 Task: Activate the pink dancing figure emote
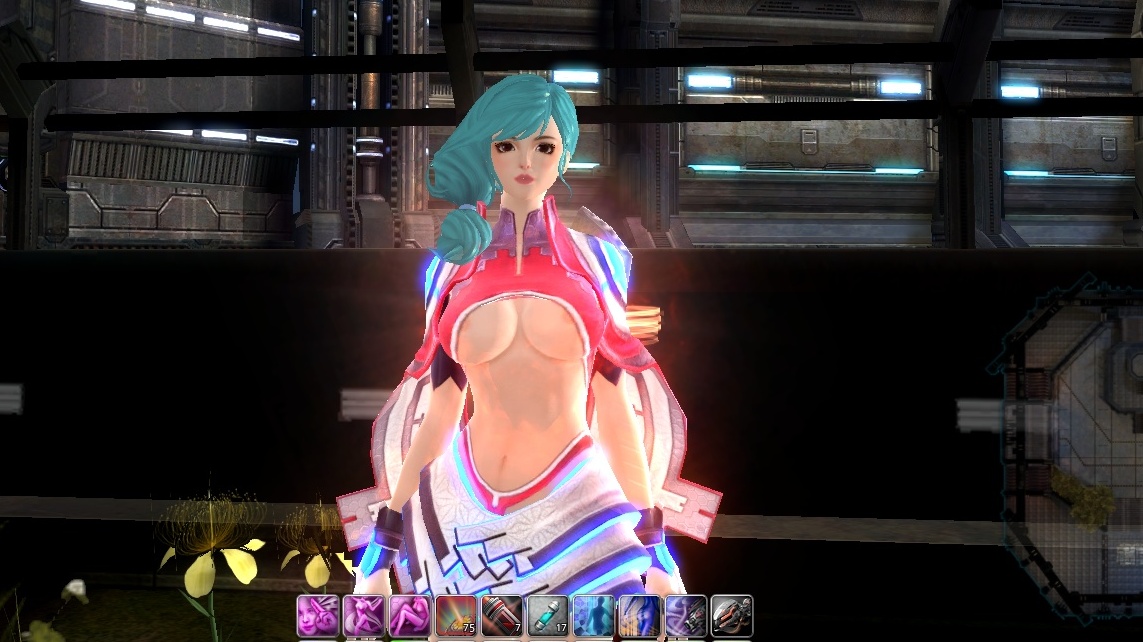(x=364, y=616)
